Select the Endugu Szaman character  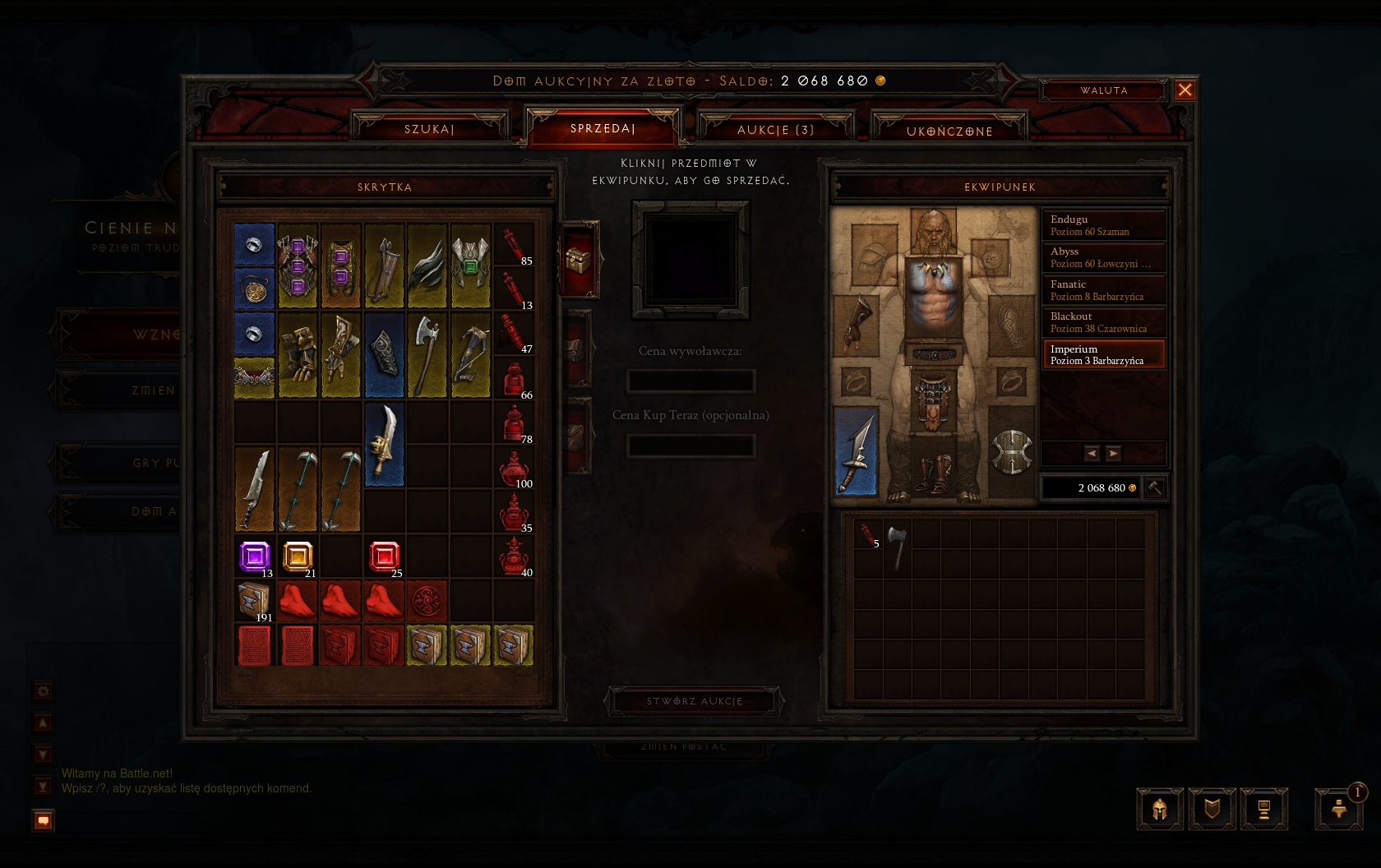[x=1103, y=225]
